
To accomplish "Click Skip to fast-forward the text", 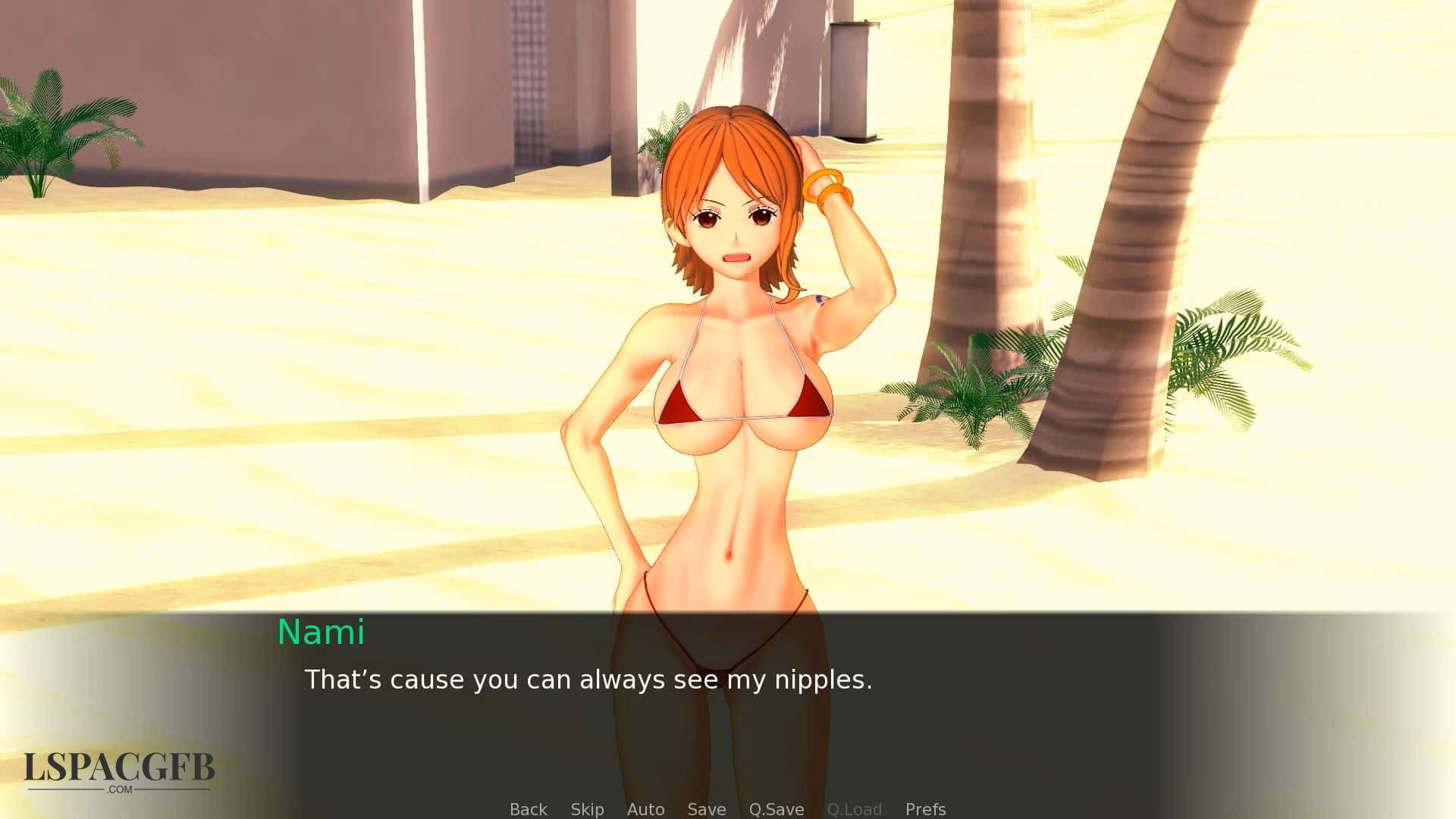I will [x=588, y=809].
